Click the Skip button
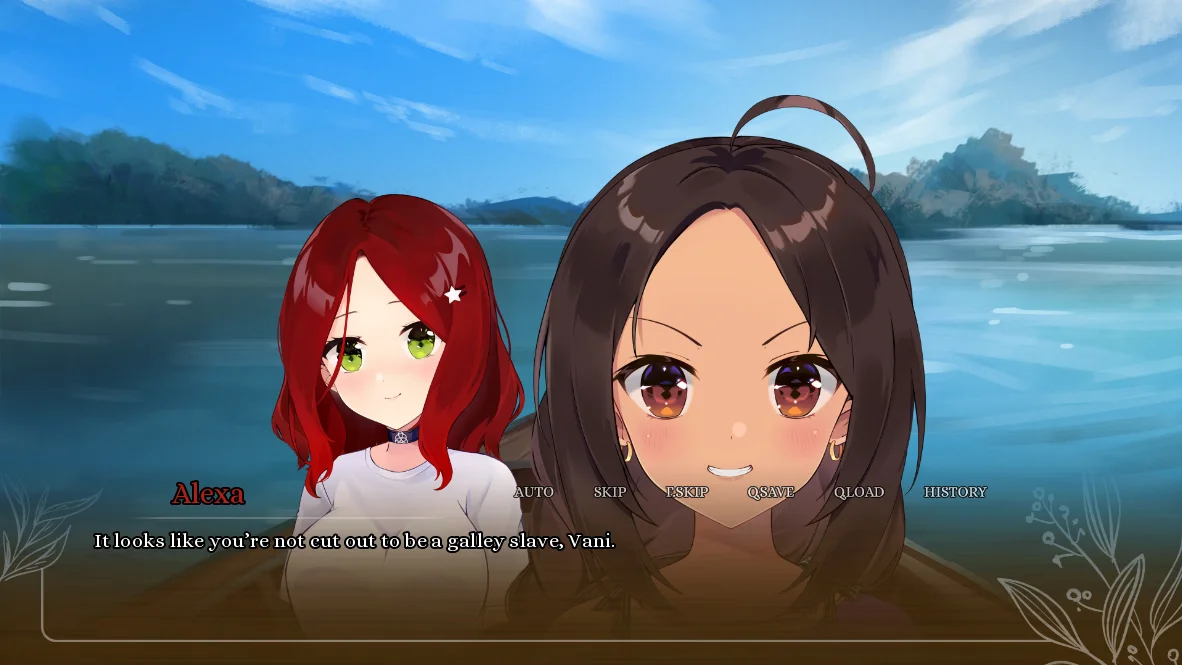1182x665 pixels. pyautogui.click(x=610, y=492)
